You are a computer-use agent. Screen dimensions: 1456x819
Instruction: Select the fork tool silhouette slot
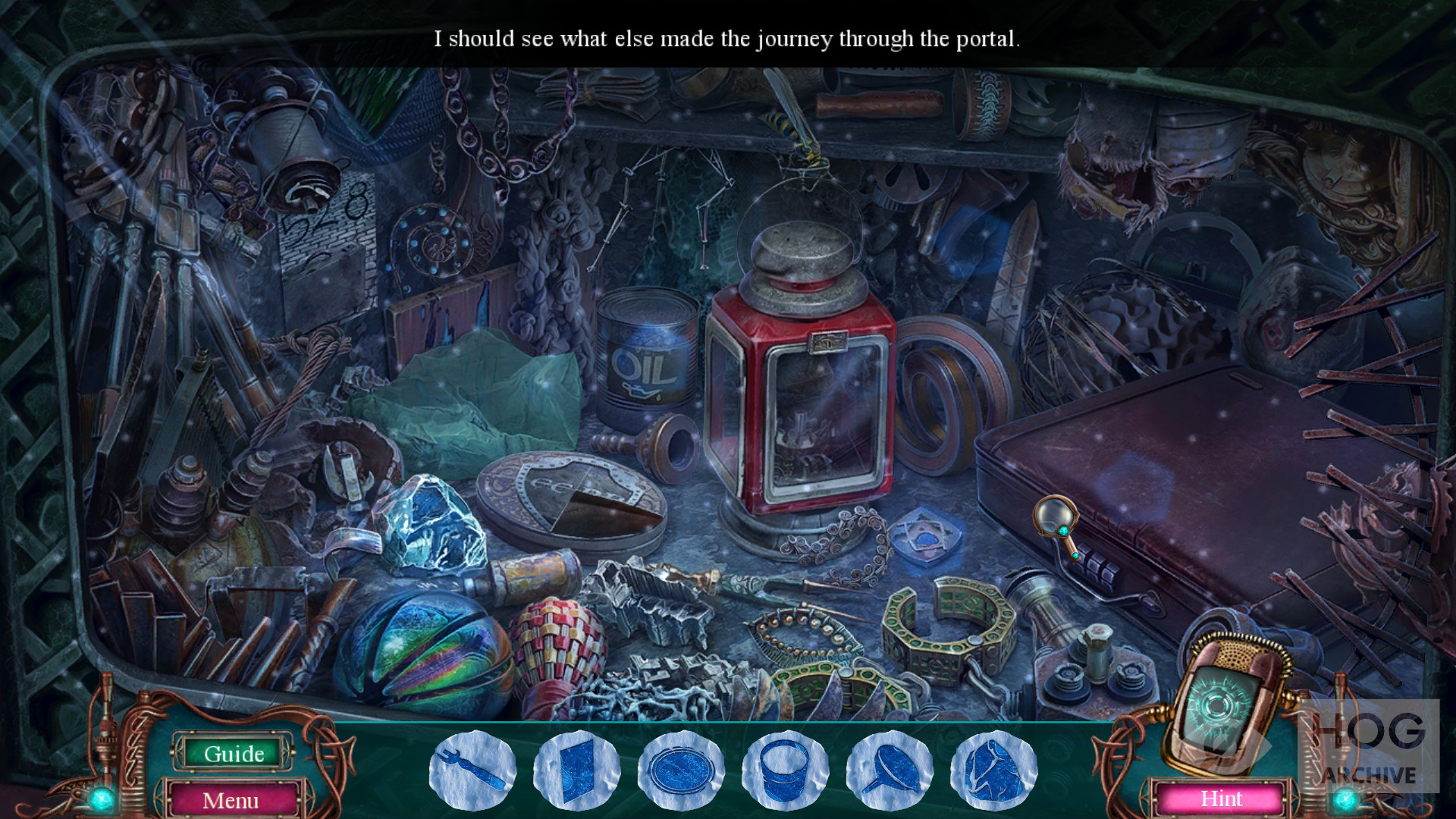click(x=472, y=770)
